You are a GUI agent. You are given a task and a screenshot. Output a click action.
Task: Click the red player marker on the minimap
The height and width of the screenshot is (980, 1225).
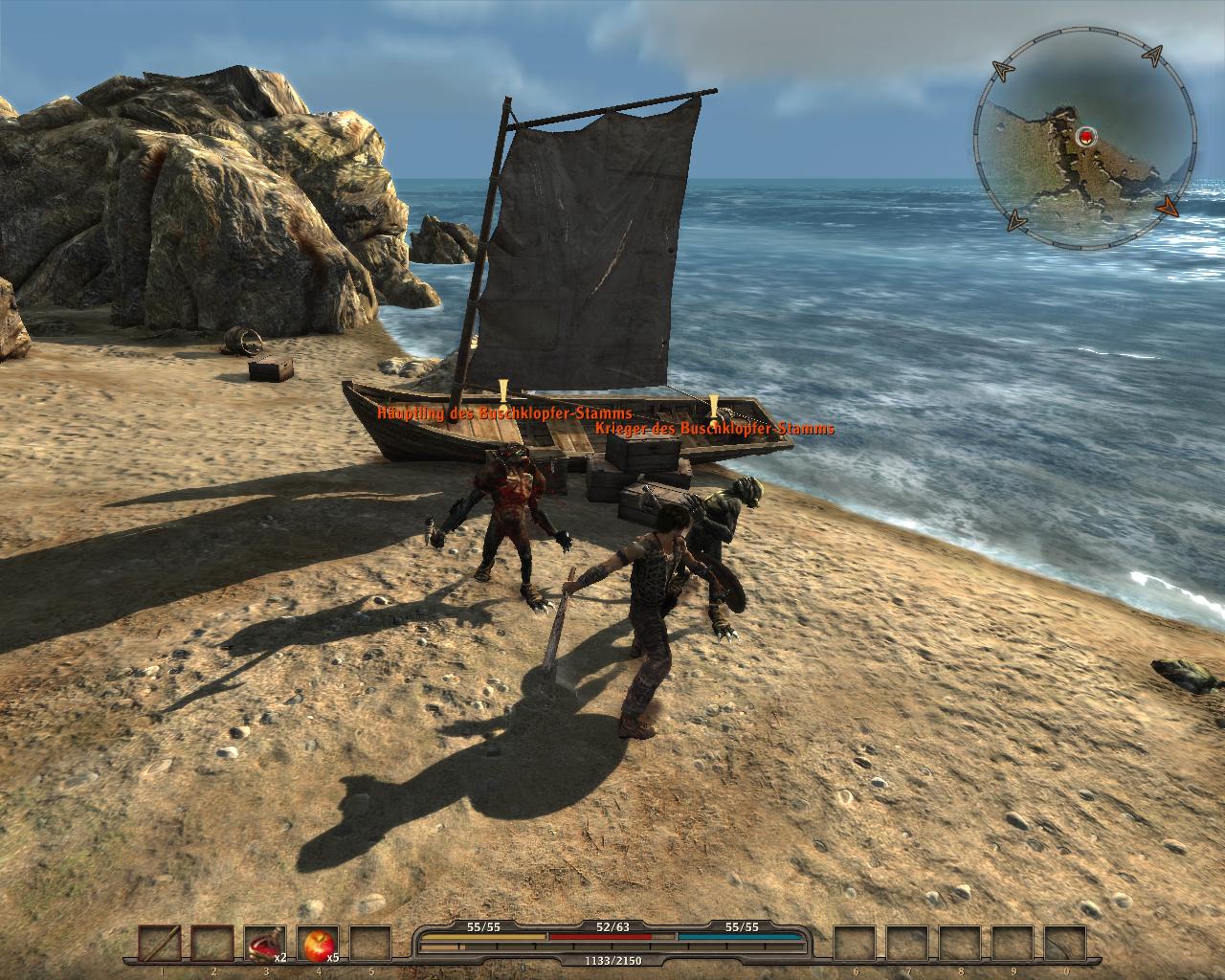click(1084, 137)
